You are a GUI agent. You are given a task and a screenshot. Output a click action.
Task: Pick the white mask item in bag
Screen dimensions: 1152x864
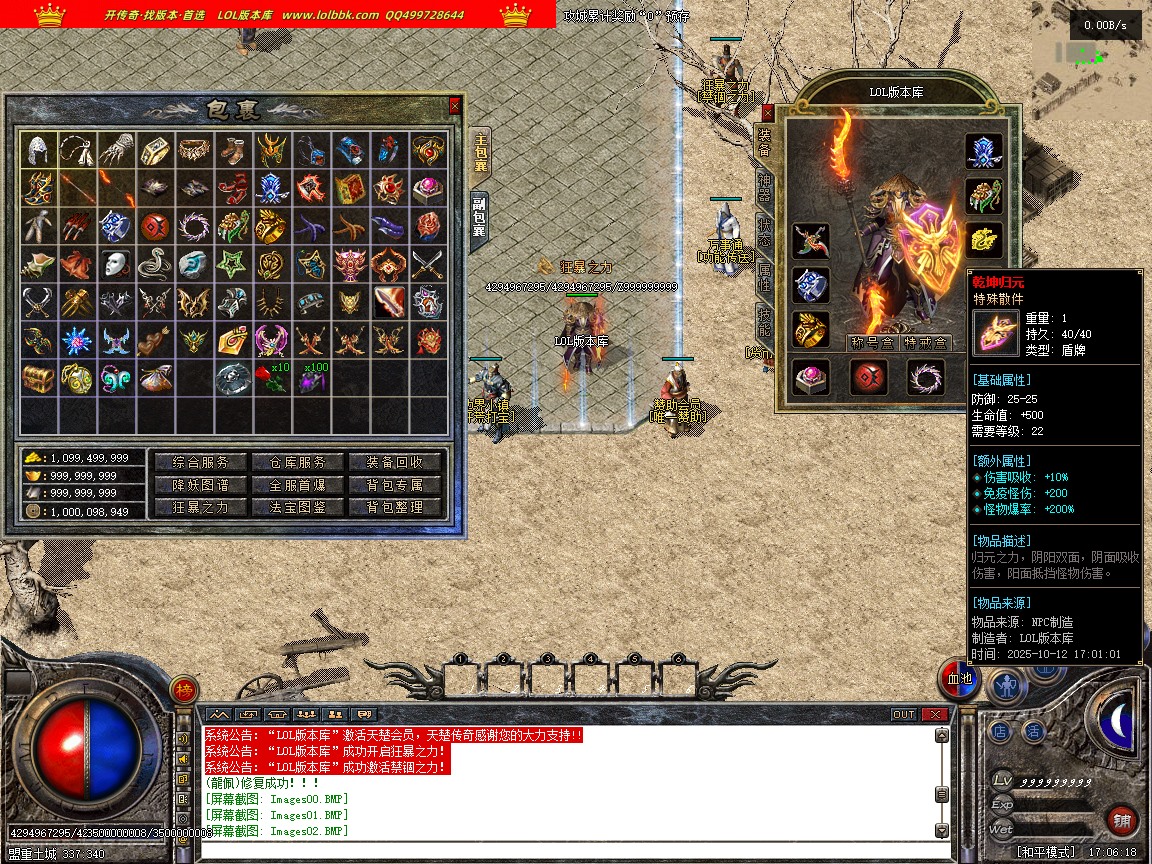[x=117, y=265]
